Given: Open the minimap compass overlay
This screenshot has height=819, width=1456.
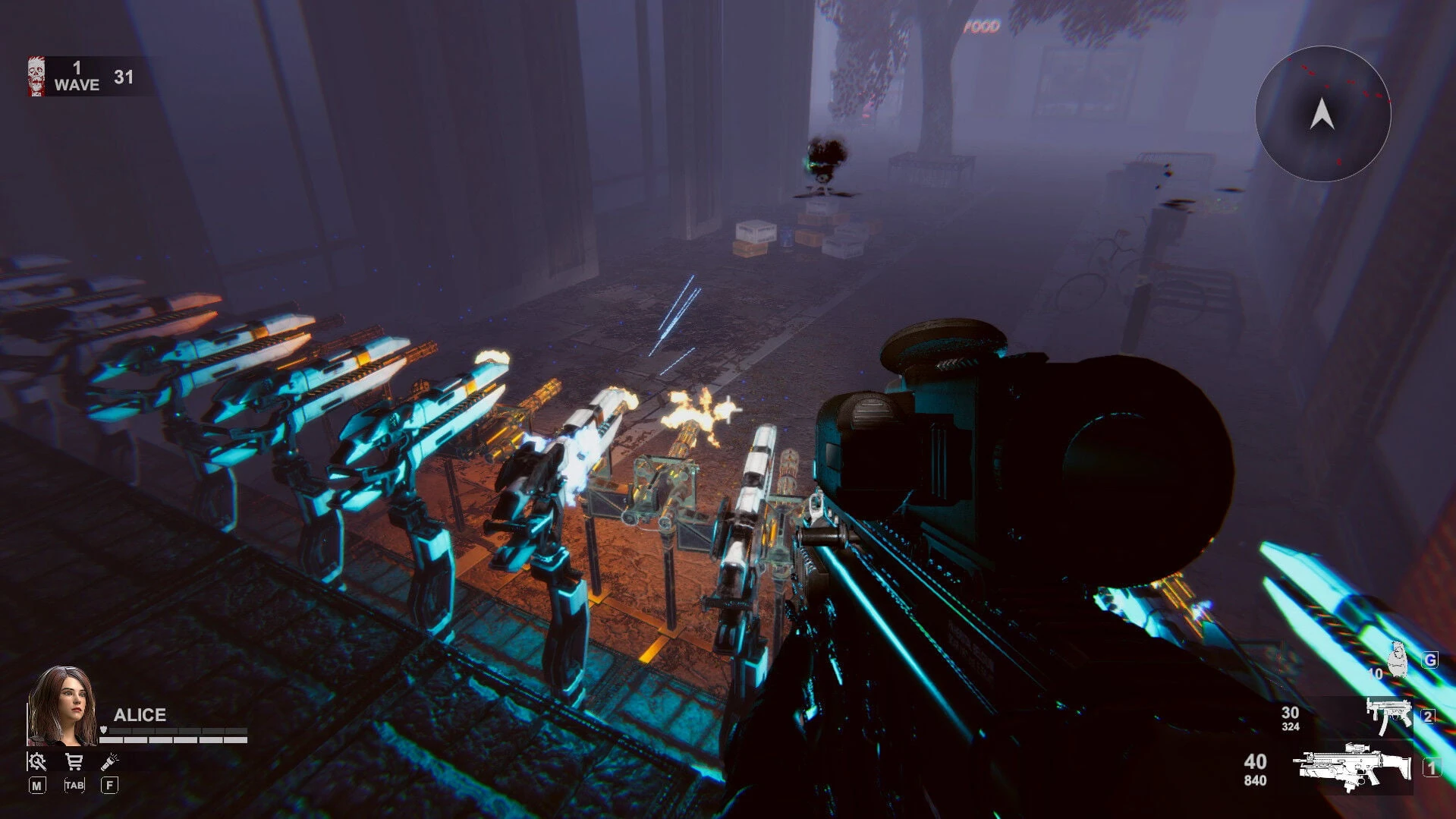Looking at the screenshot, I should coord(1322,114).
